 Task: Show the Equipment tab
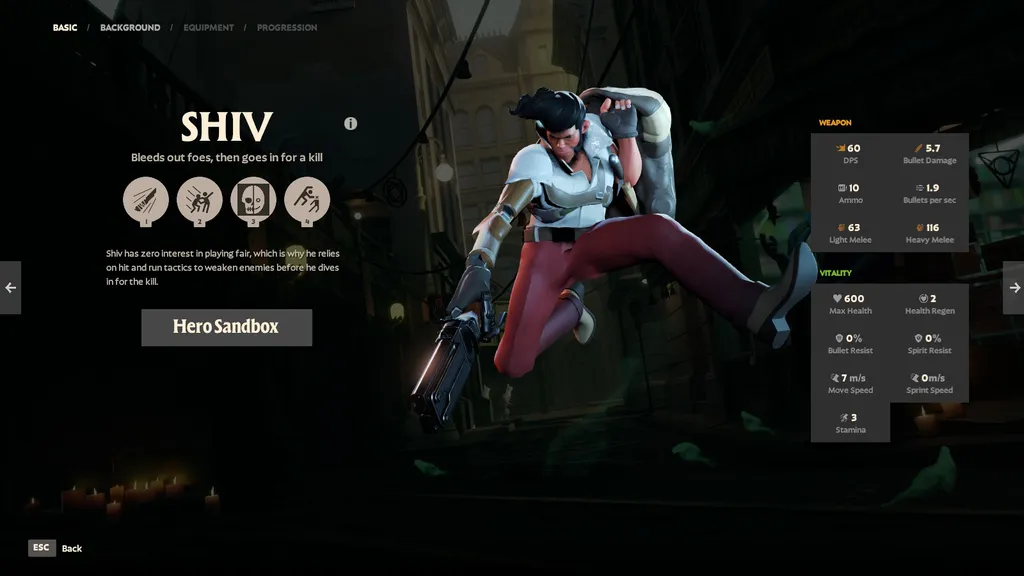[x=208, y=28]
